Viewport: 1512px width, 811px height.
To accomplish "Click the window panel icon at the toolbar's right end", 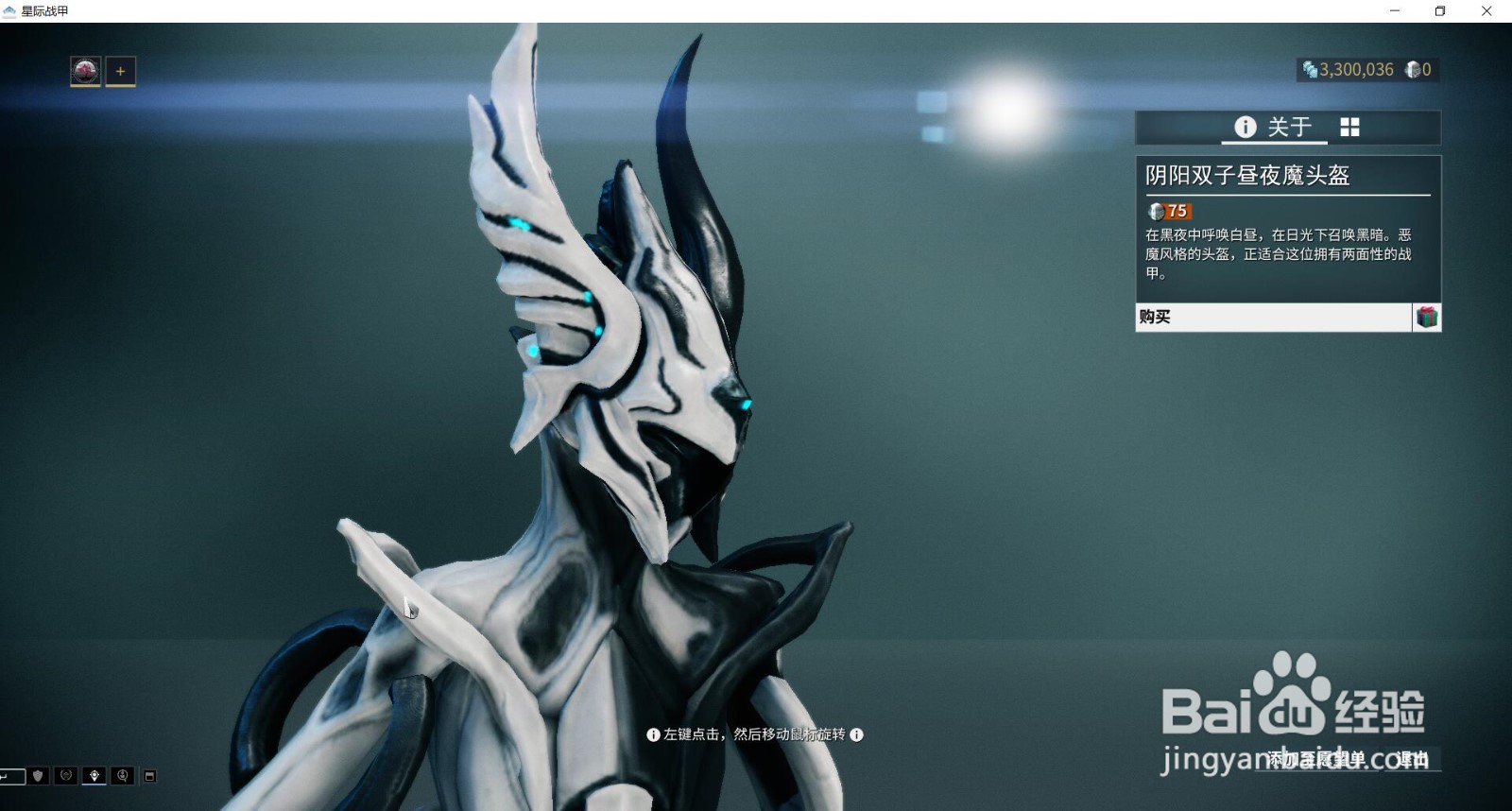I will pos(149,775).
